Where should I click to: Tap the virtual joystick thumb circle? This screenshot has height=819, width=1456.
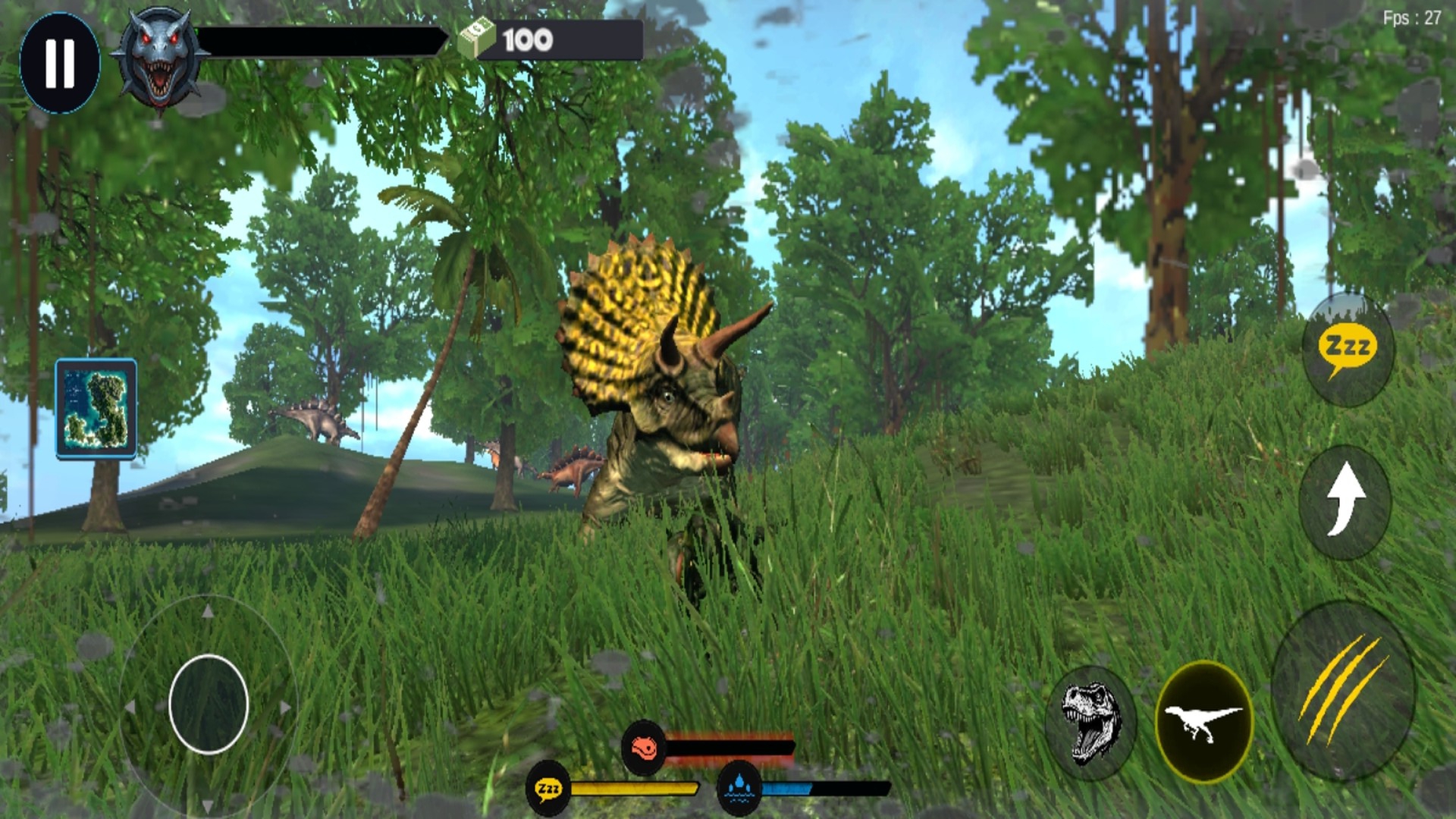click(209, 704)
